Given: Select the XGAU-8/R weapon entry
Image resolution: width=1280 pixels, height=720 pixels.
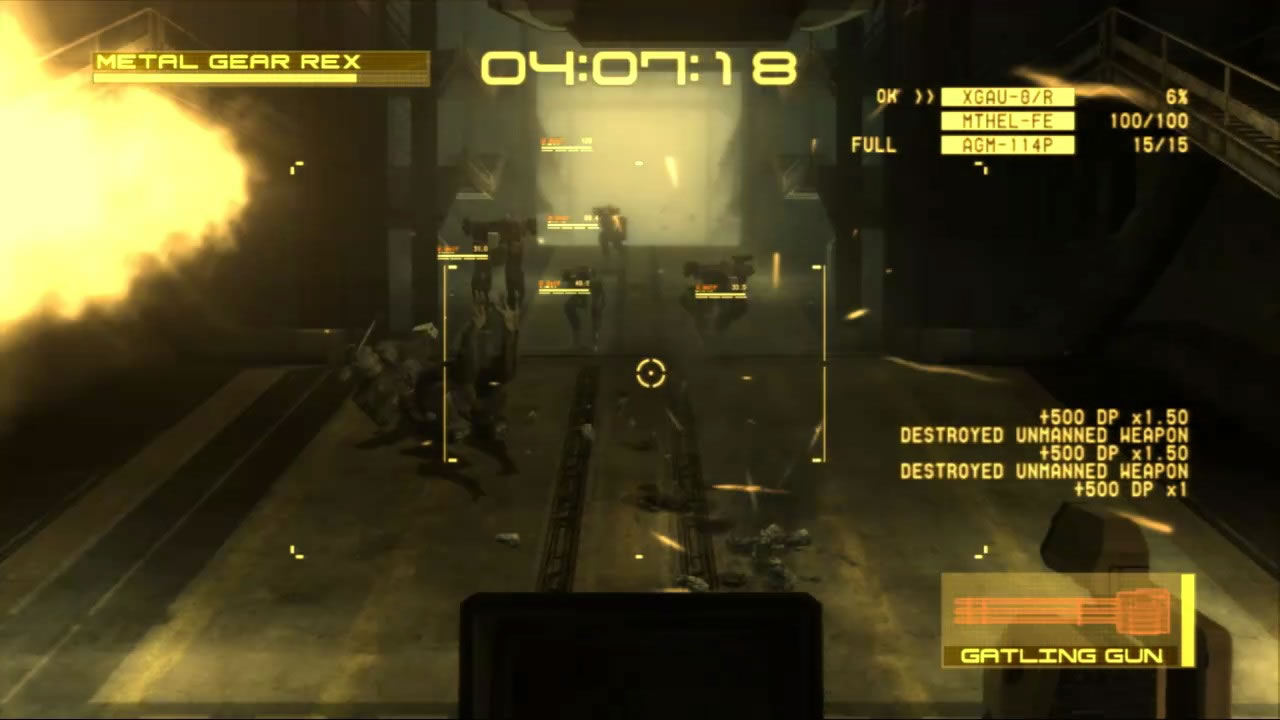Looking at the screenshot, I should [1007, 97].
